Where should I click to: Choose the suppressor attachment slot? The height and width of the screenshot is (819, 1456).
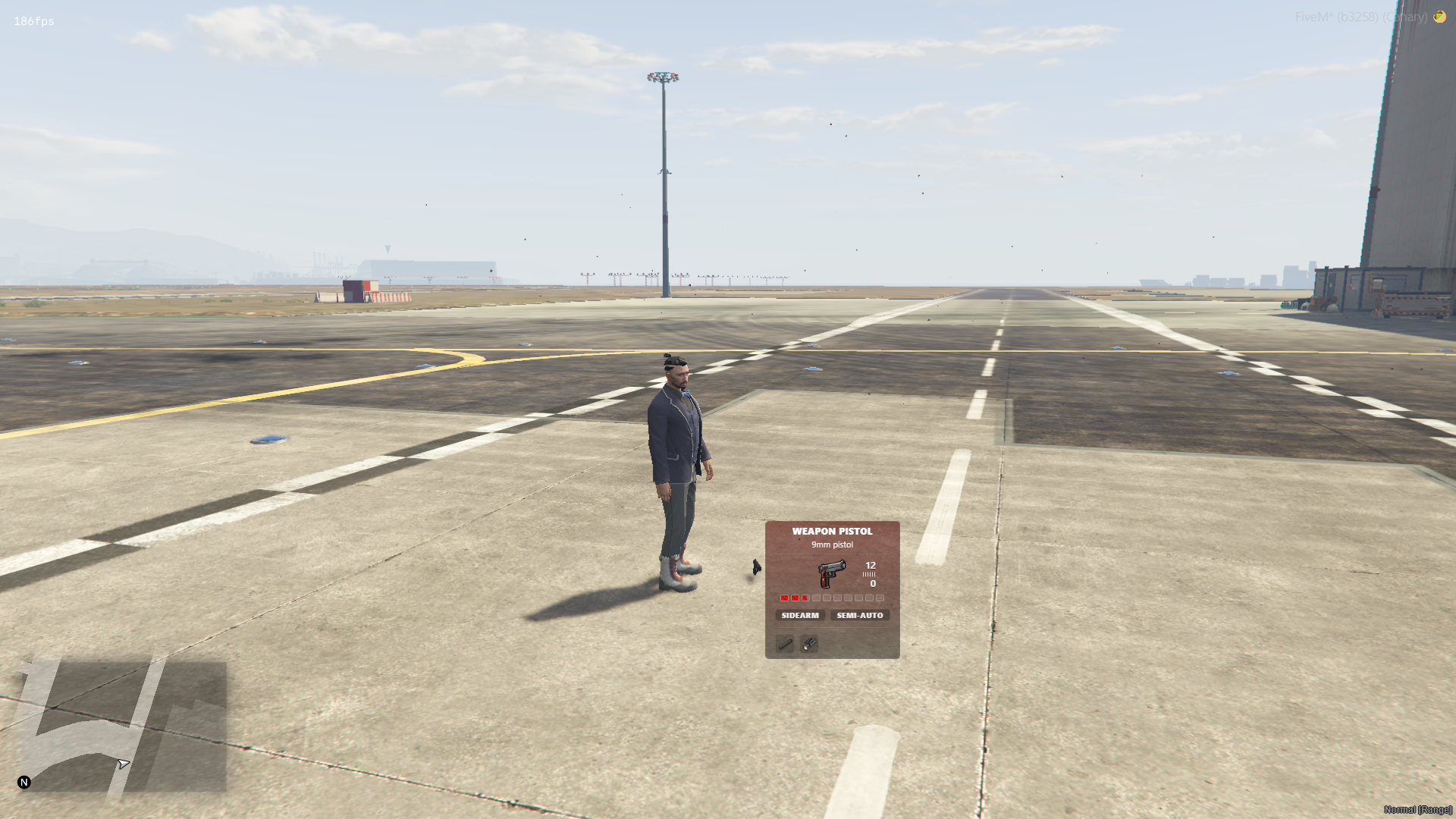click(x=785, y=644)
